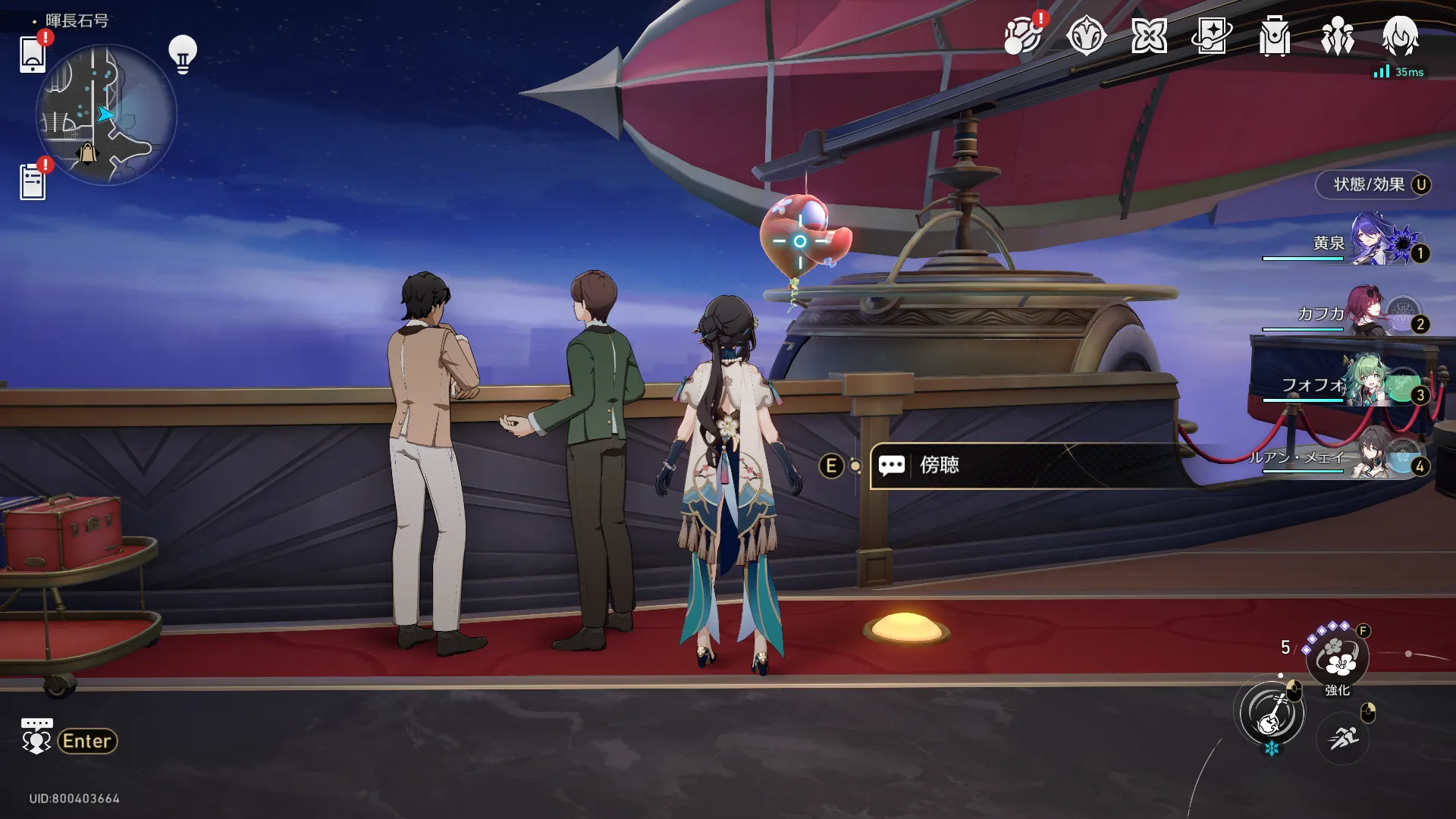The width and height of the screenshot is (1456, 819).
Task: Open the suitcase inventory icon
Action: (x=1274, y=36)
